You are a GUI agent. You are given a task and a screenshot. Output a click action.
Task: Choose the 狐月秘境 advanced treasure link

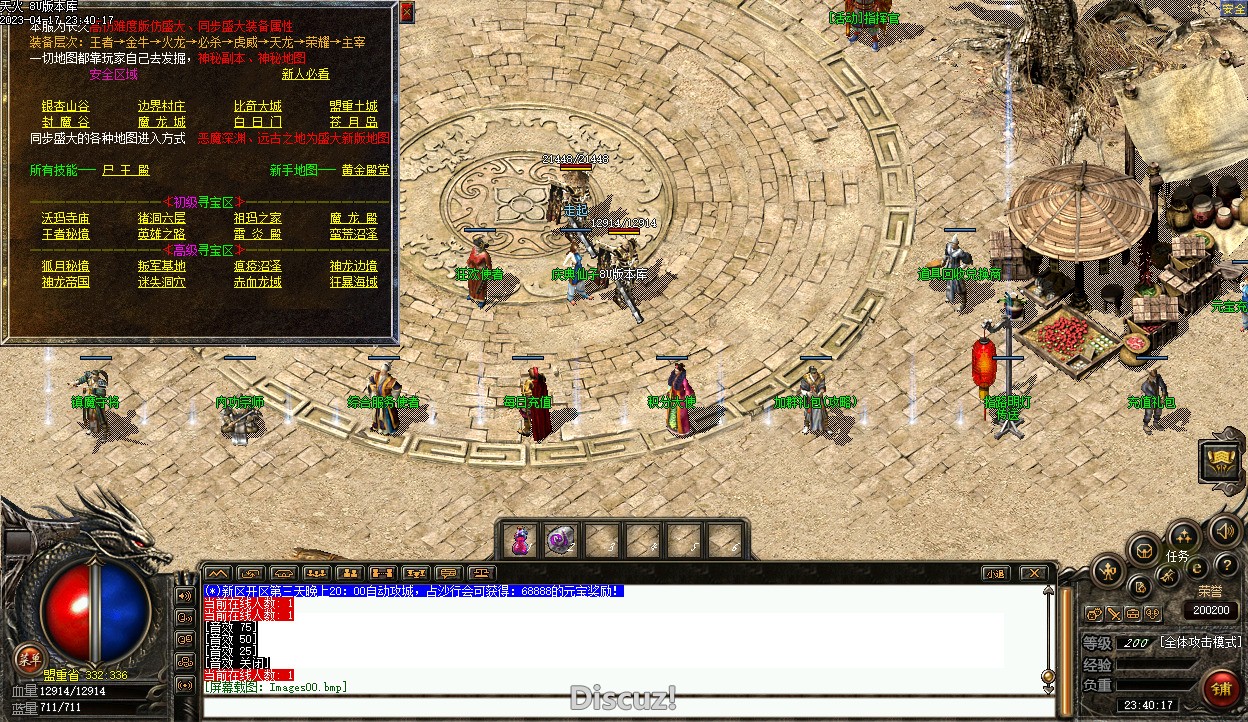pos(65,266)
